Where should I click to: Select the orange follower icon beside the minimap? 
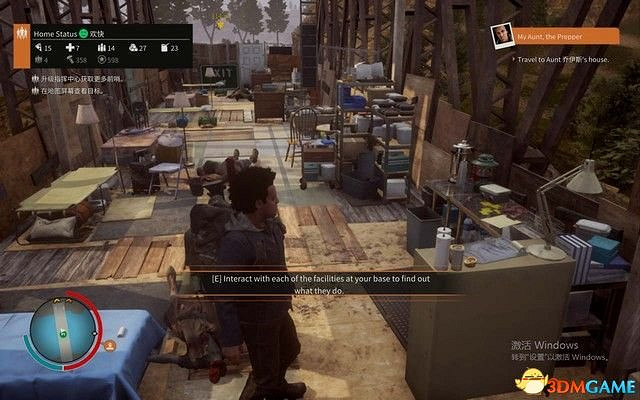click(110, 344)
